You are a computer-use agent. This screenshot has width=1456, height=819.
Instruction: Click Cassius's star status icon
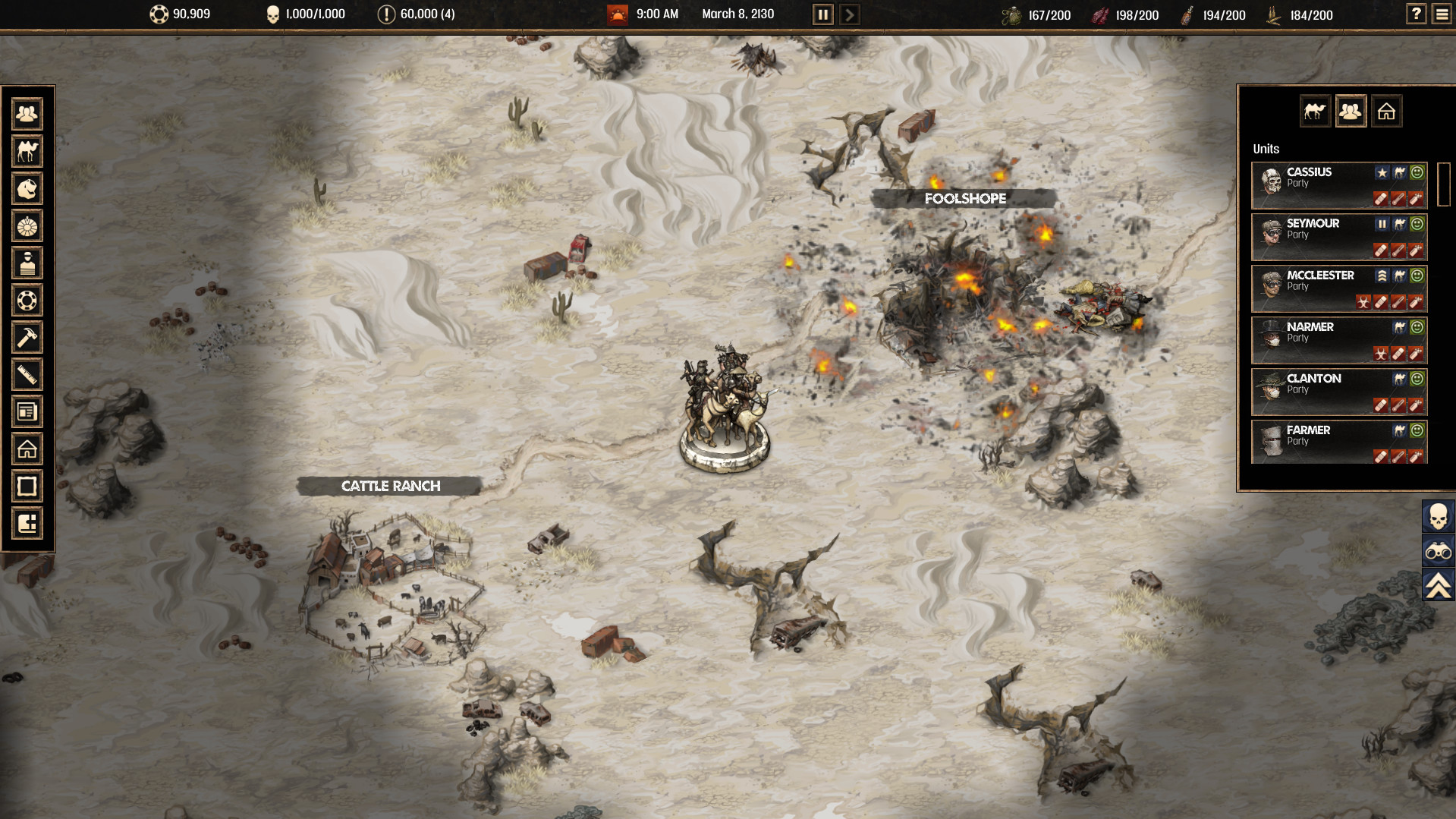pos(1382,172)
